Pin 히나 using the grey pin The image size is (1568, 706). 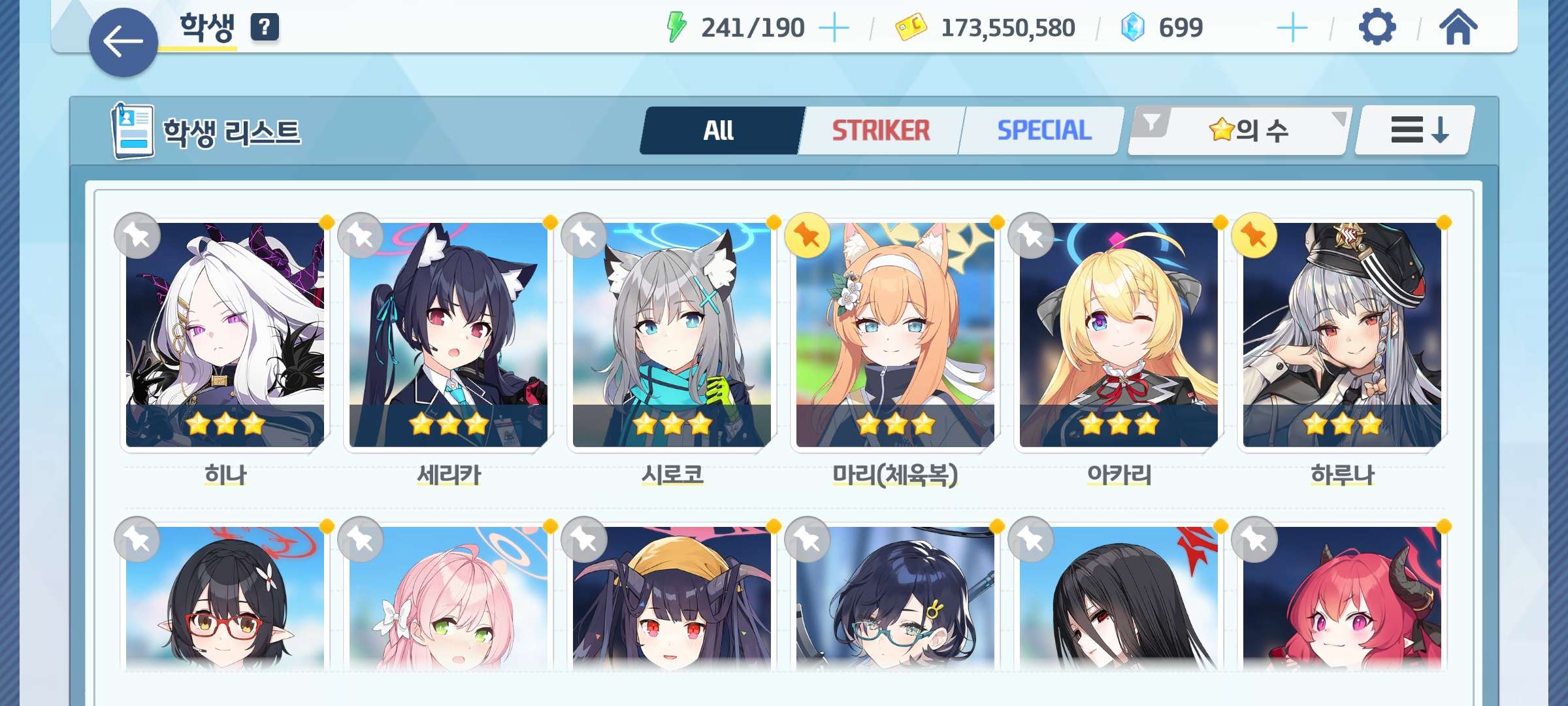(137, 235)
